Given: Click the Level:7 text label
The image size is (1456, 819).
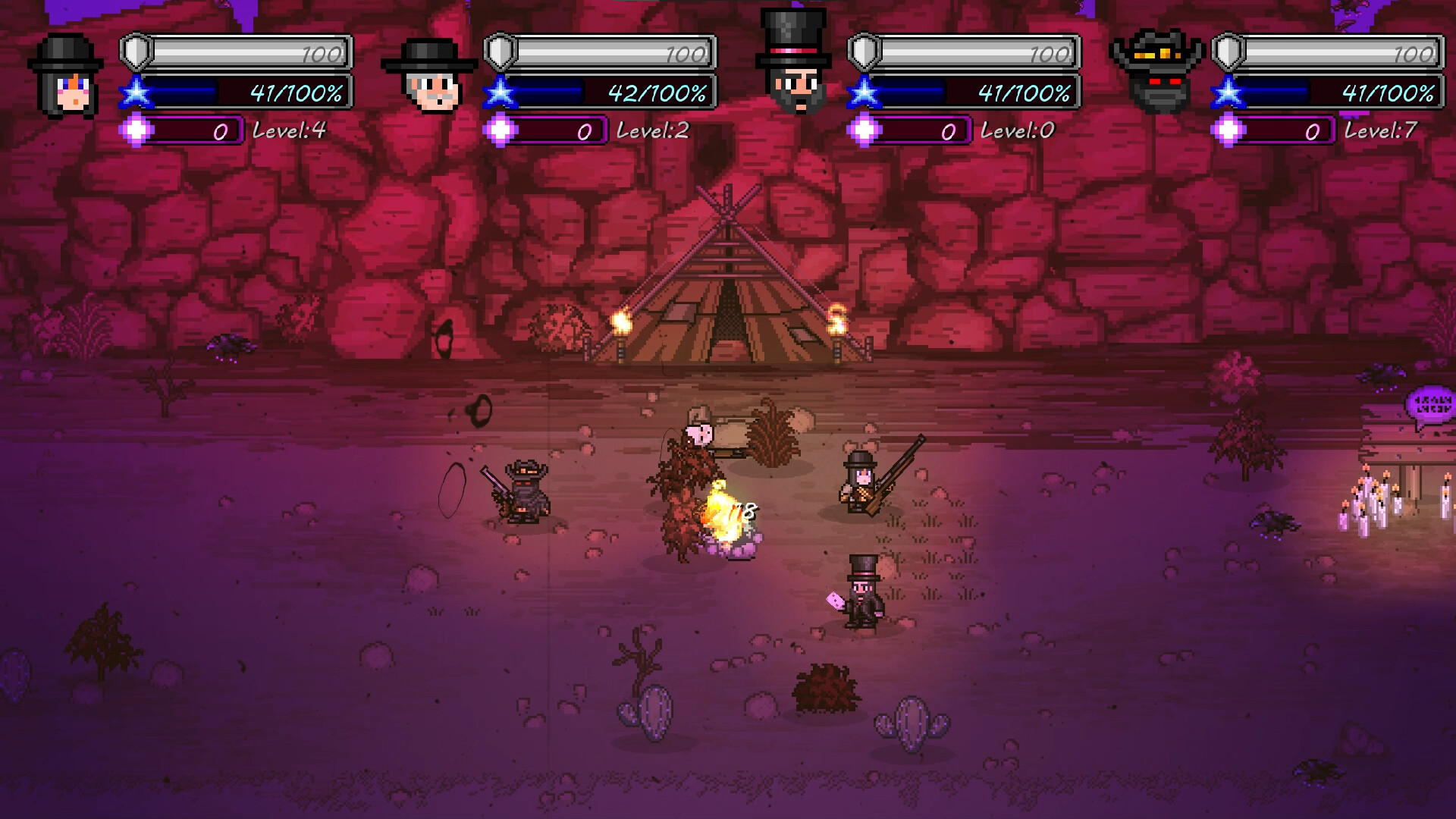Looking at the screenshot, I should pos(1388,130).
